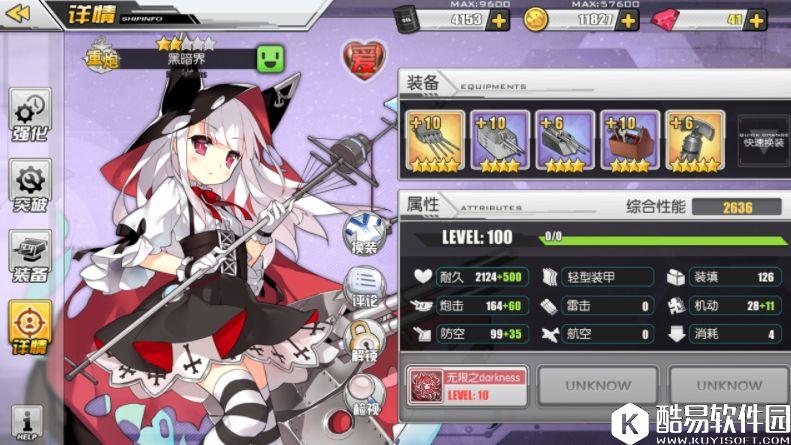The height and width of the screenshot is (445, 791).
Task: Select the 无限之darkness skill
Action: coord(464,384)
